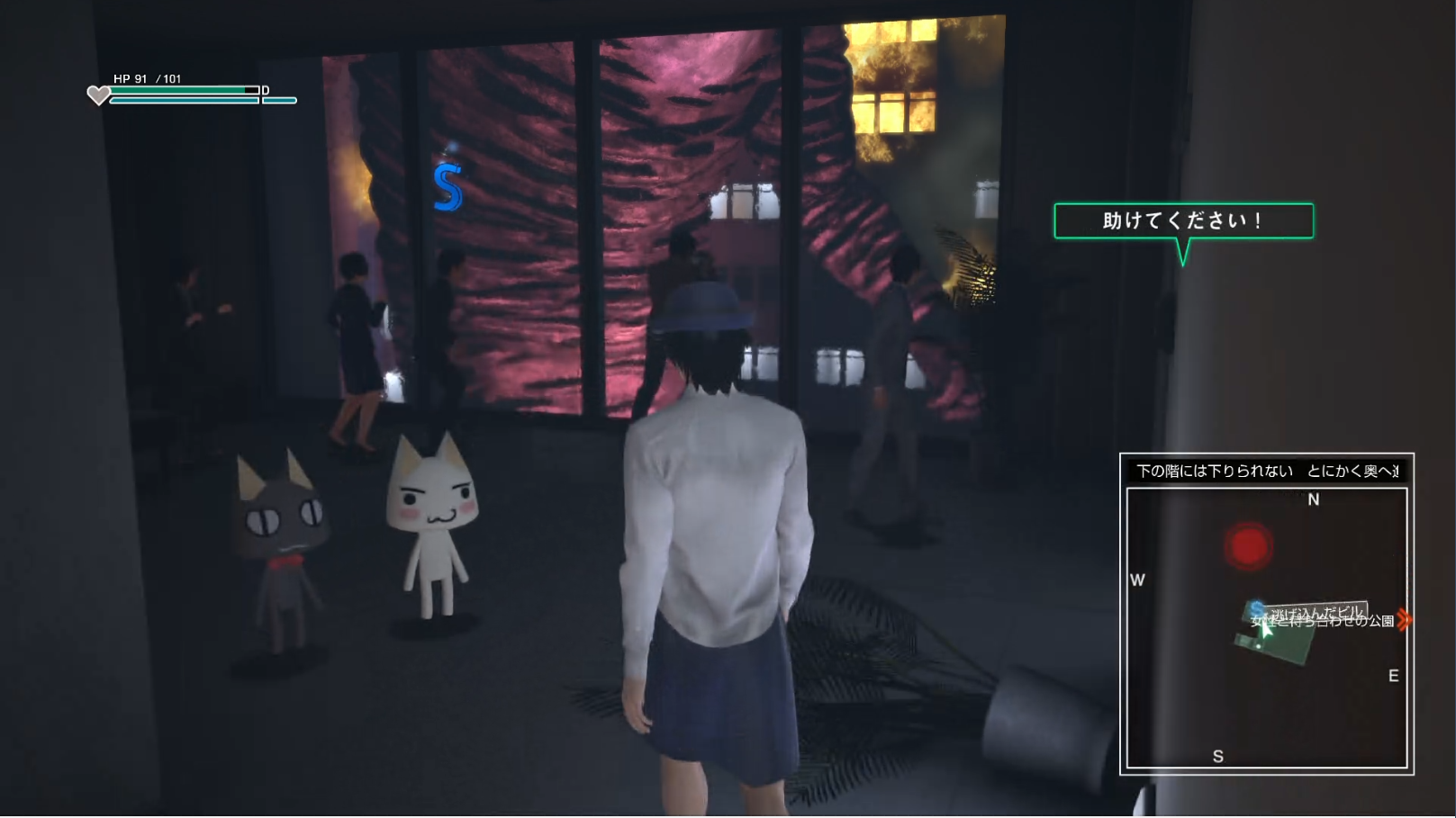Click the 助けてください speech bubble
The width and height of the screenshot is (1456, 818).
(x=1184, y=220)
